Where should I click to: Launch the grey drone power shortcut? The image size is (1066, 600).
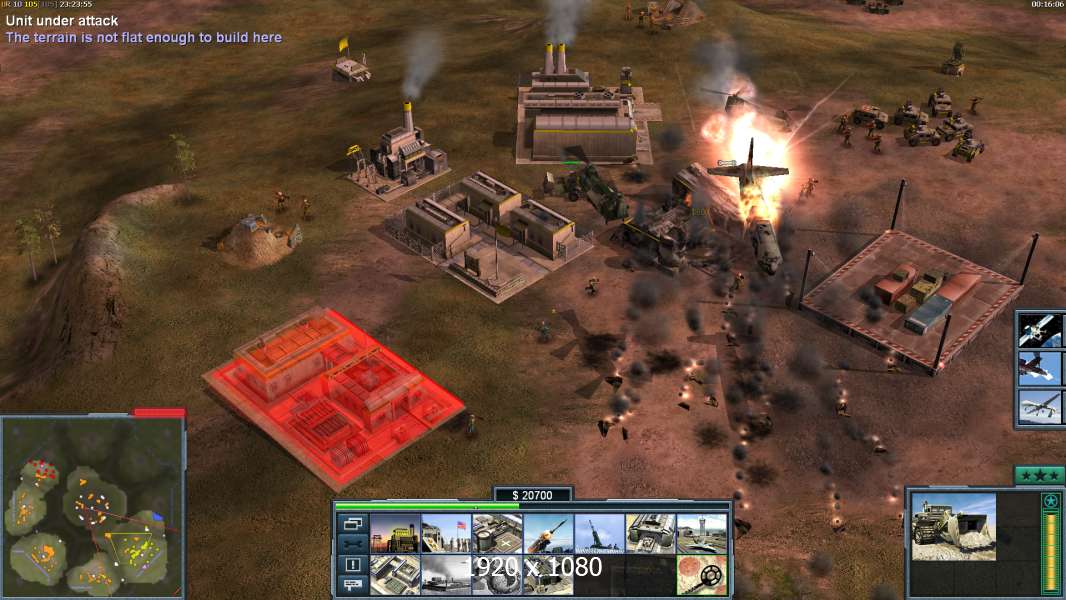(1040, 407)
